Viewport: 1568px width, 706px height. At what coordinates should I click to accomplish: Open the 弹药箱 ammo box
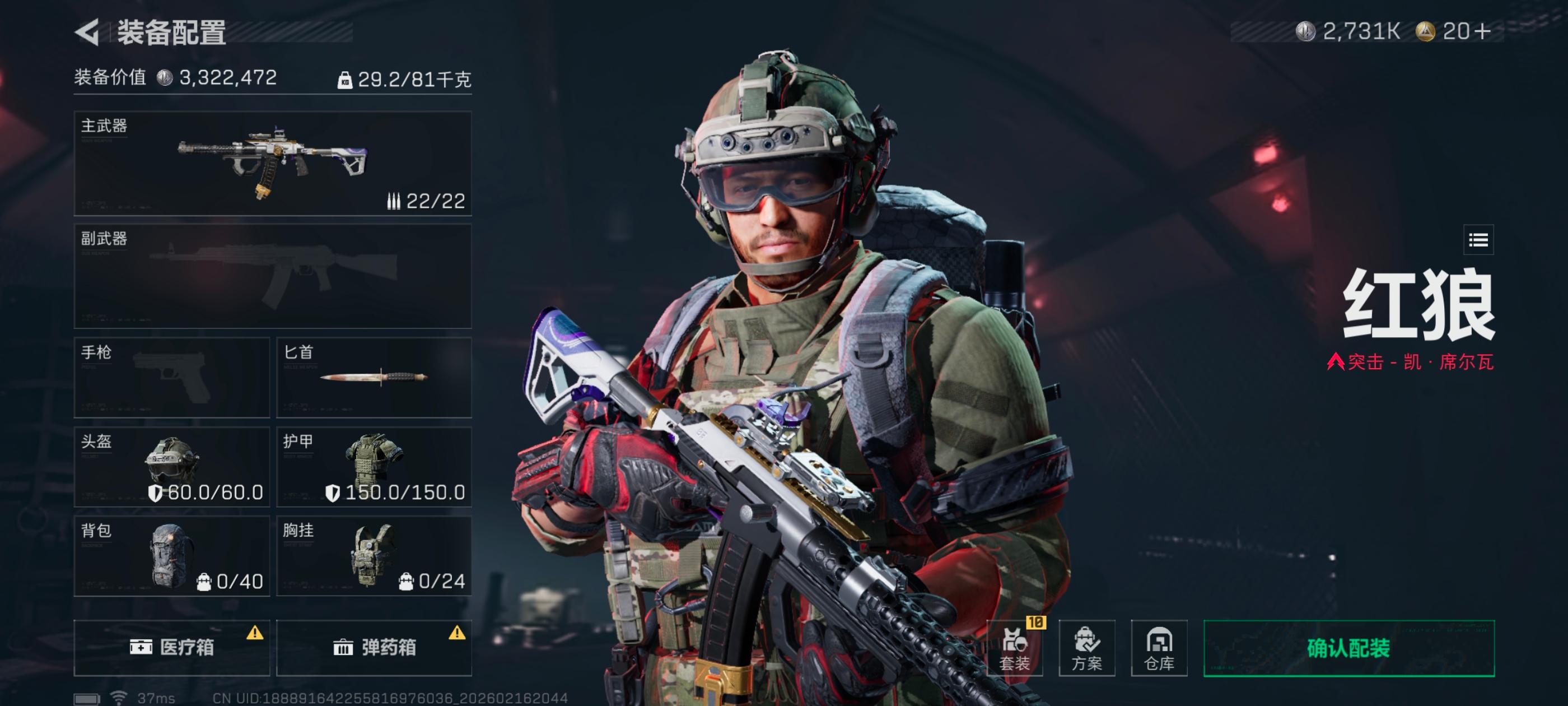coord(374,648)
